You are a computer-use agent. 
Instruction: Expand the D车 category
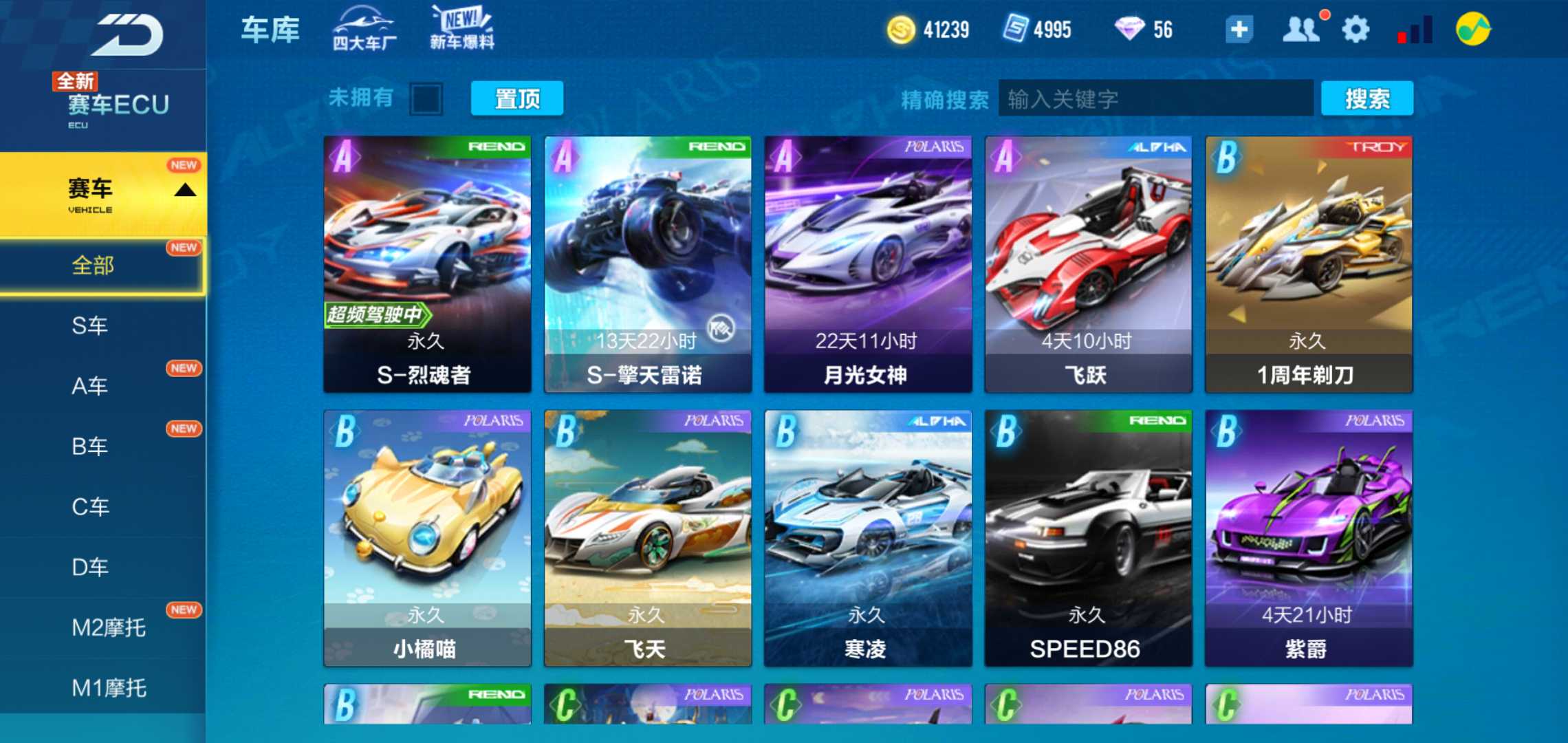(89, 568)
